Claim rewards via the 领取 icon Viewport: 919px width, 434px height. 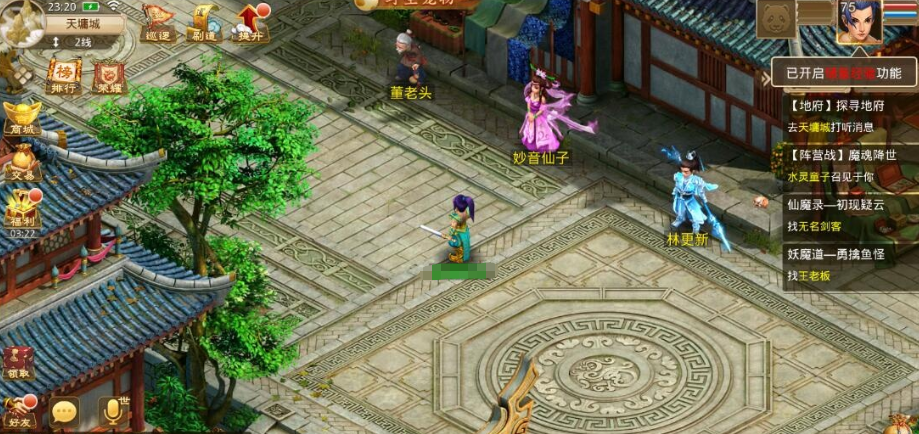coord(19,364)
